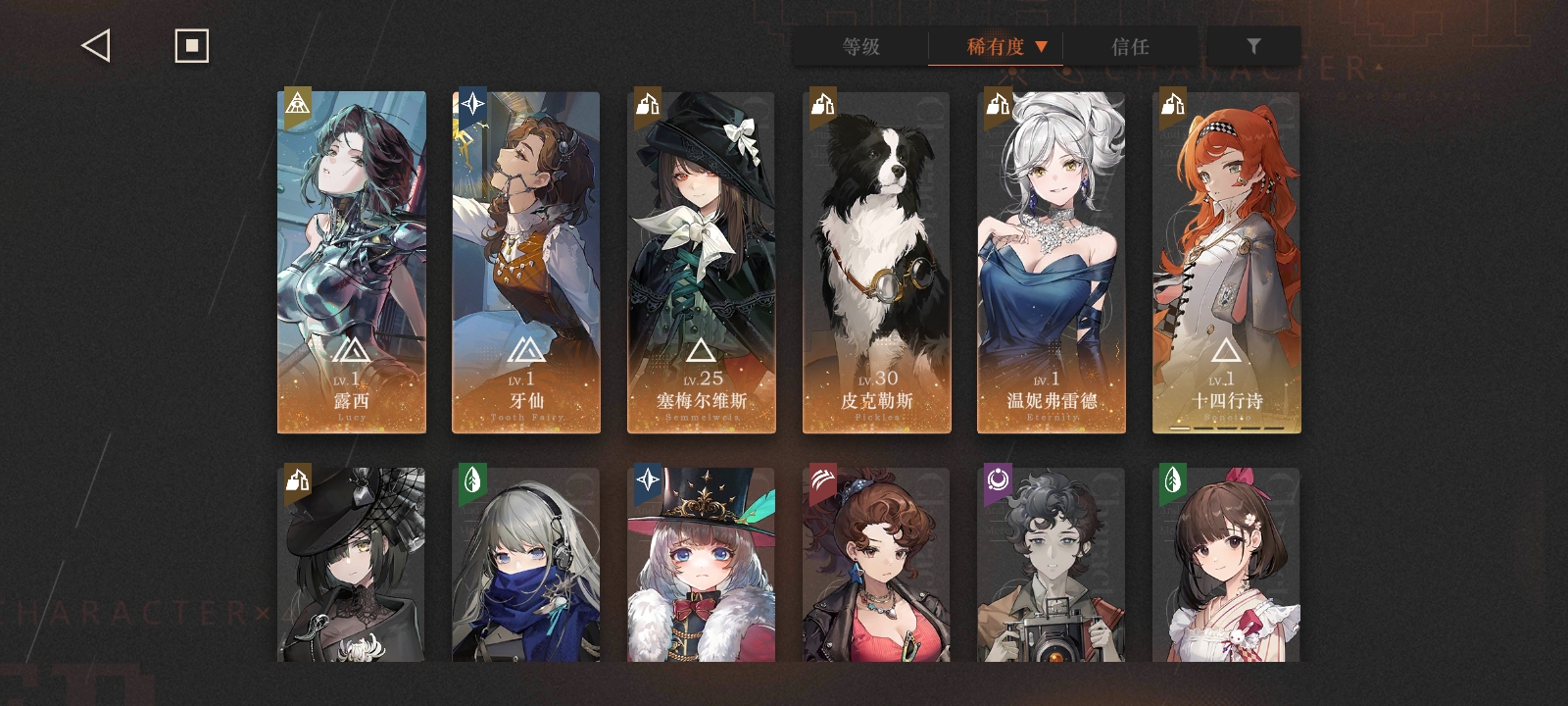Select the curly-haired leather jacket woman card
This screenshot has width=1568, height=706.
point(876,564)
